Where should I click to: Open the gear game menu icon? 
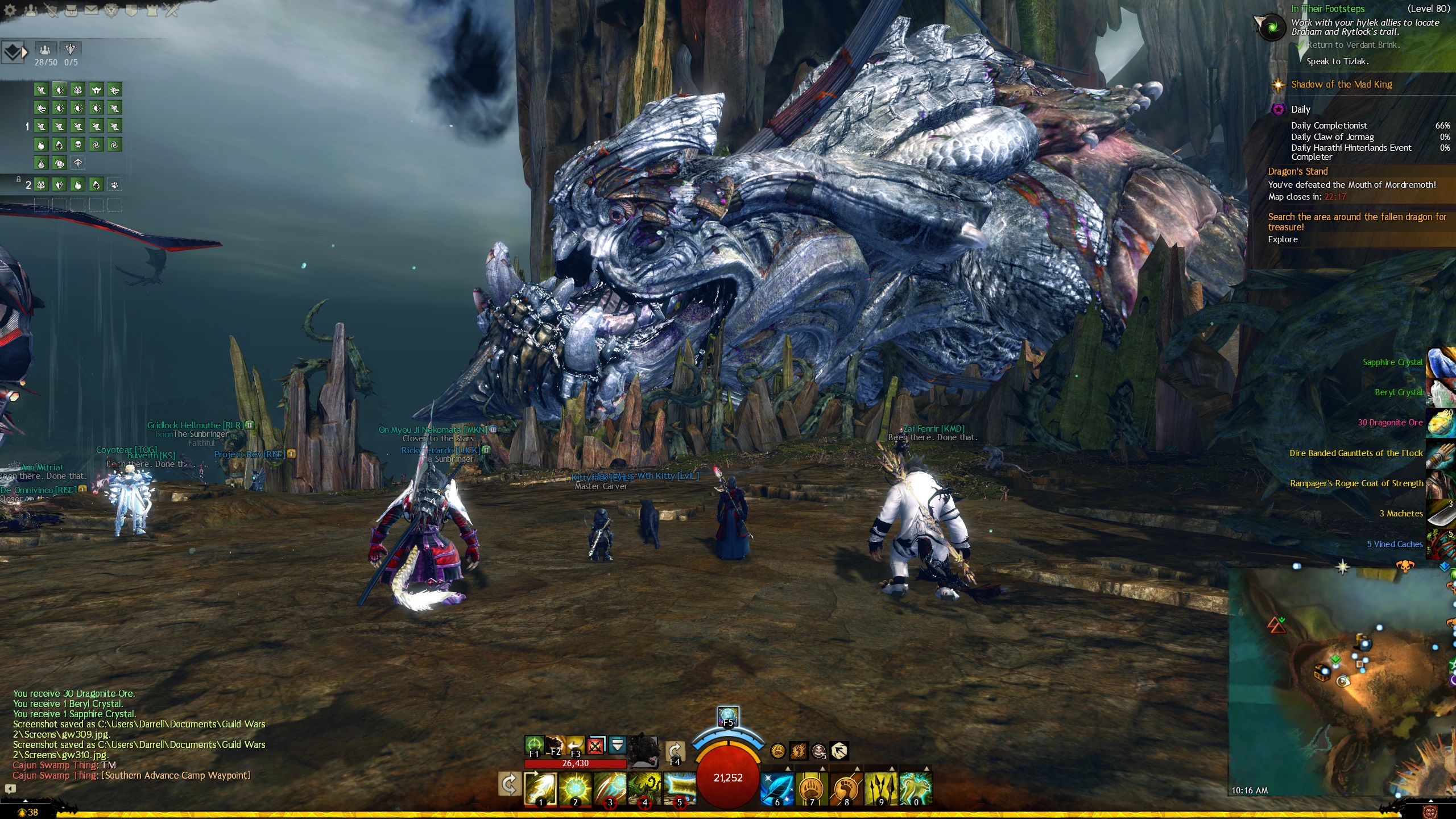10,10
